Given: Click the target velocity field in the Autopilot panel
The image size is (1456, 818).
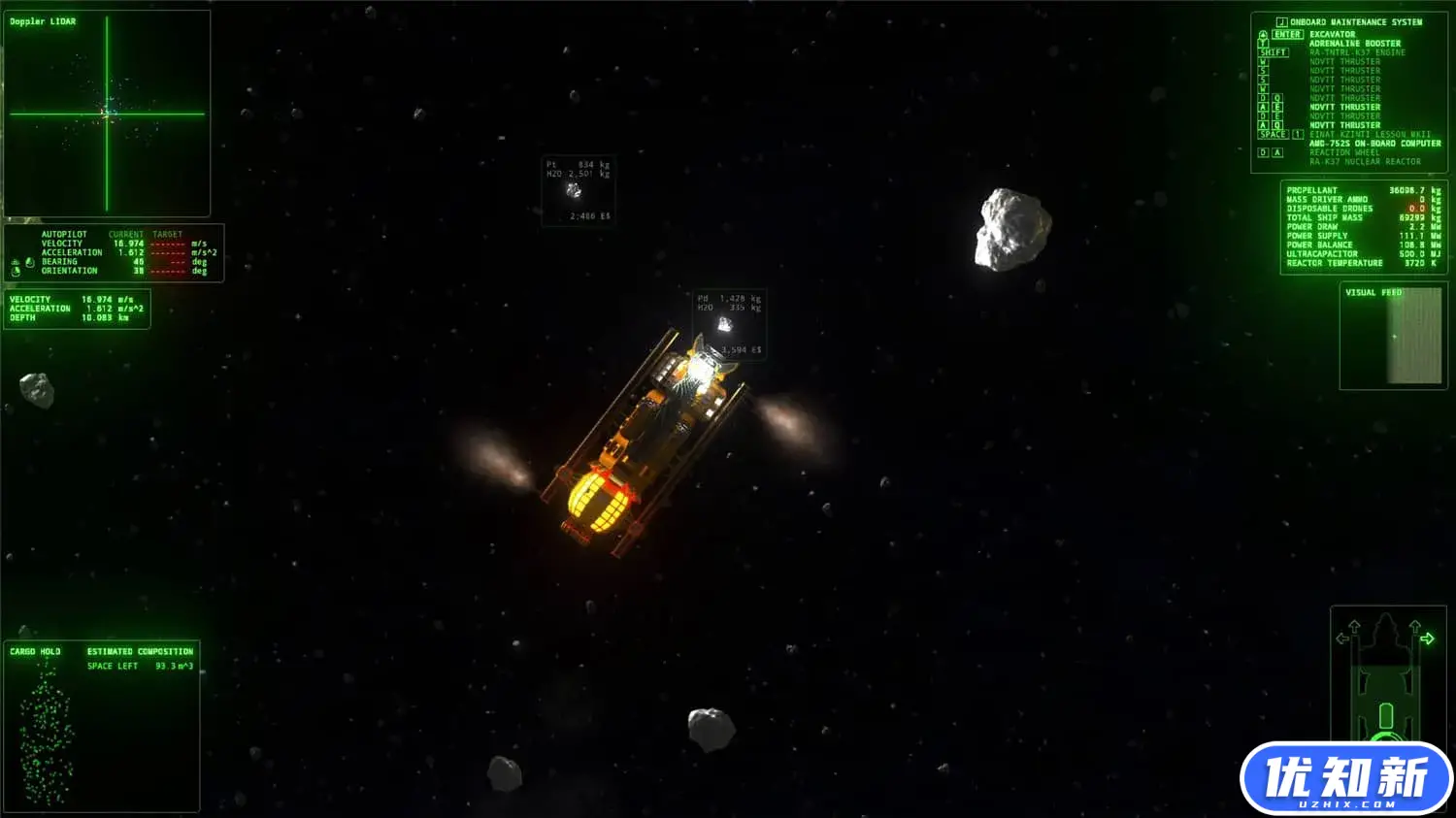Looking at the screenshot, I should 168,243.
